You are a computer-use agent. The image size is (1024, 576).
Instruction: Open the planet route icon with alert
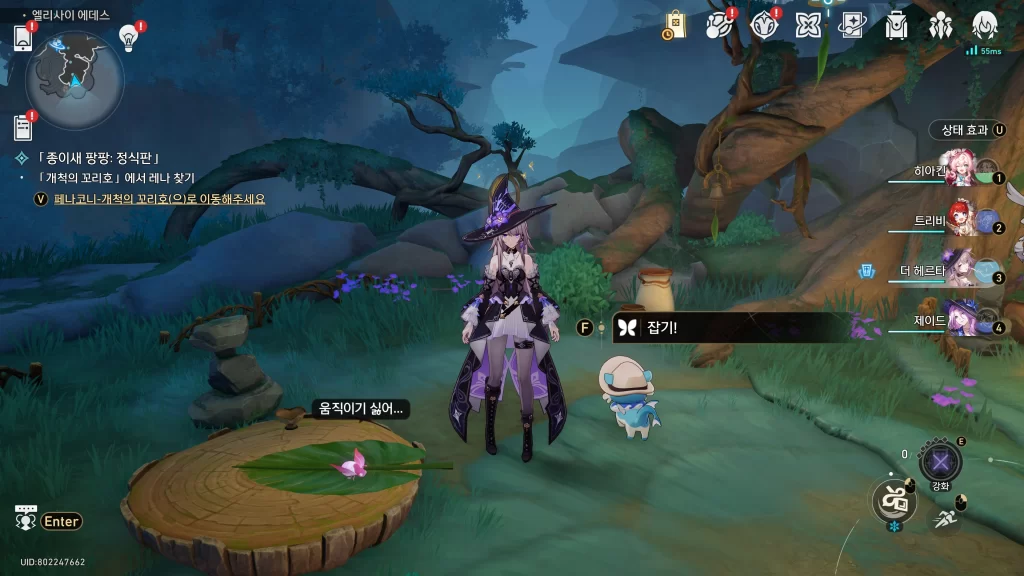pyautogui.click(x=718, y=25)
